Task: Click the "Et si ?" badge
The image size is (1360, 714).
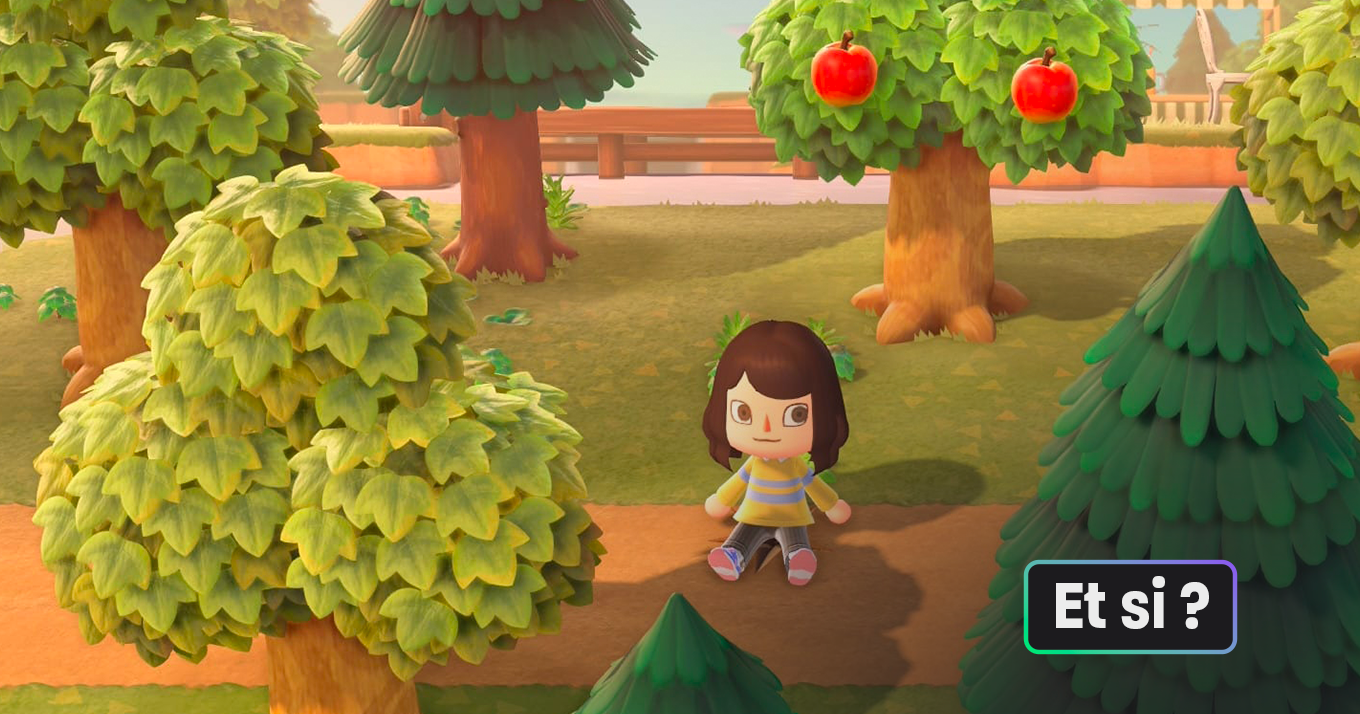Action: tap(1130, 607)
